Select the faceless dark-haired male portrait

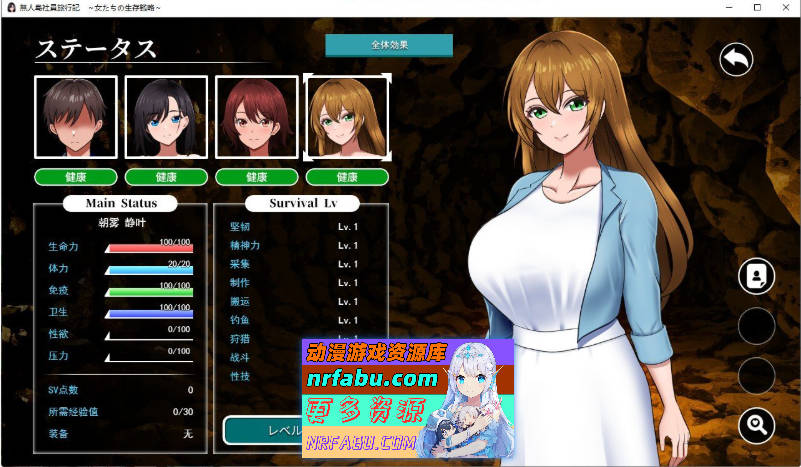[76, 117]
